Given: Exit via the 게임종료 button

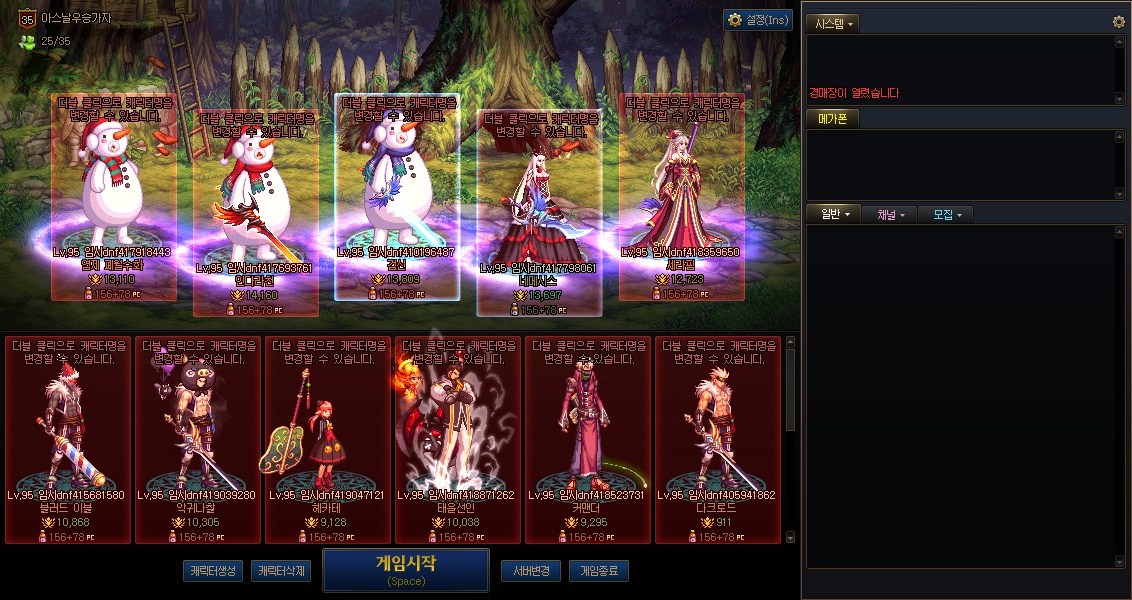Looking at the screenshot, I should 599,571.
